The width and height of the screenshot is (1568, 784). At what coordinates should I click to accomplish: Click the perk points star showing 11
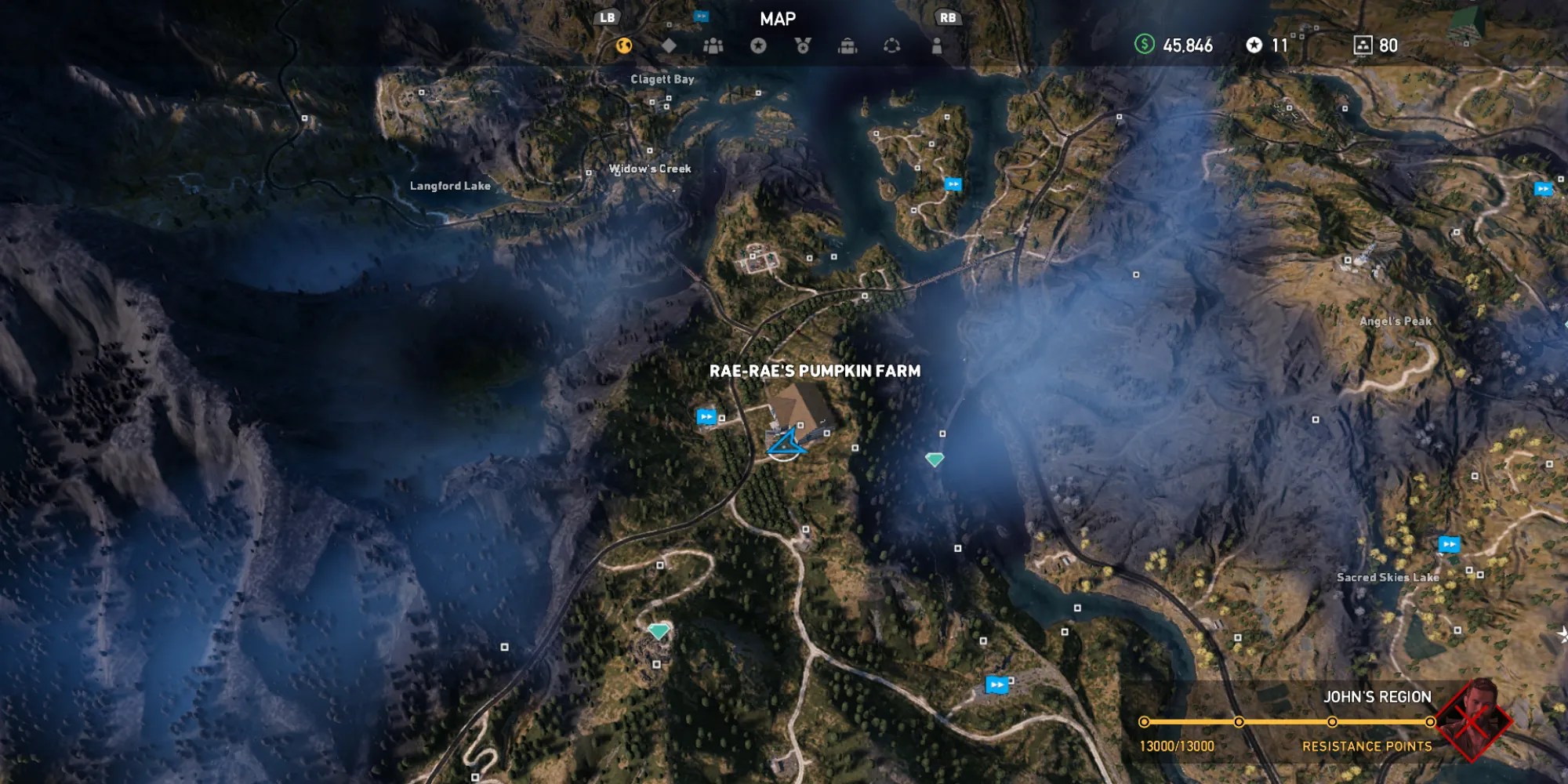(x=1266, y=45)
